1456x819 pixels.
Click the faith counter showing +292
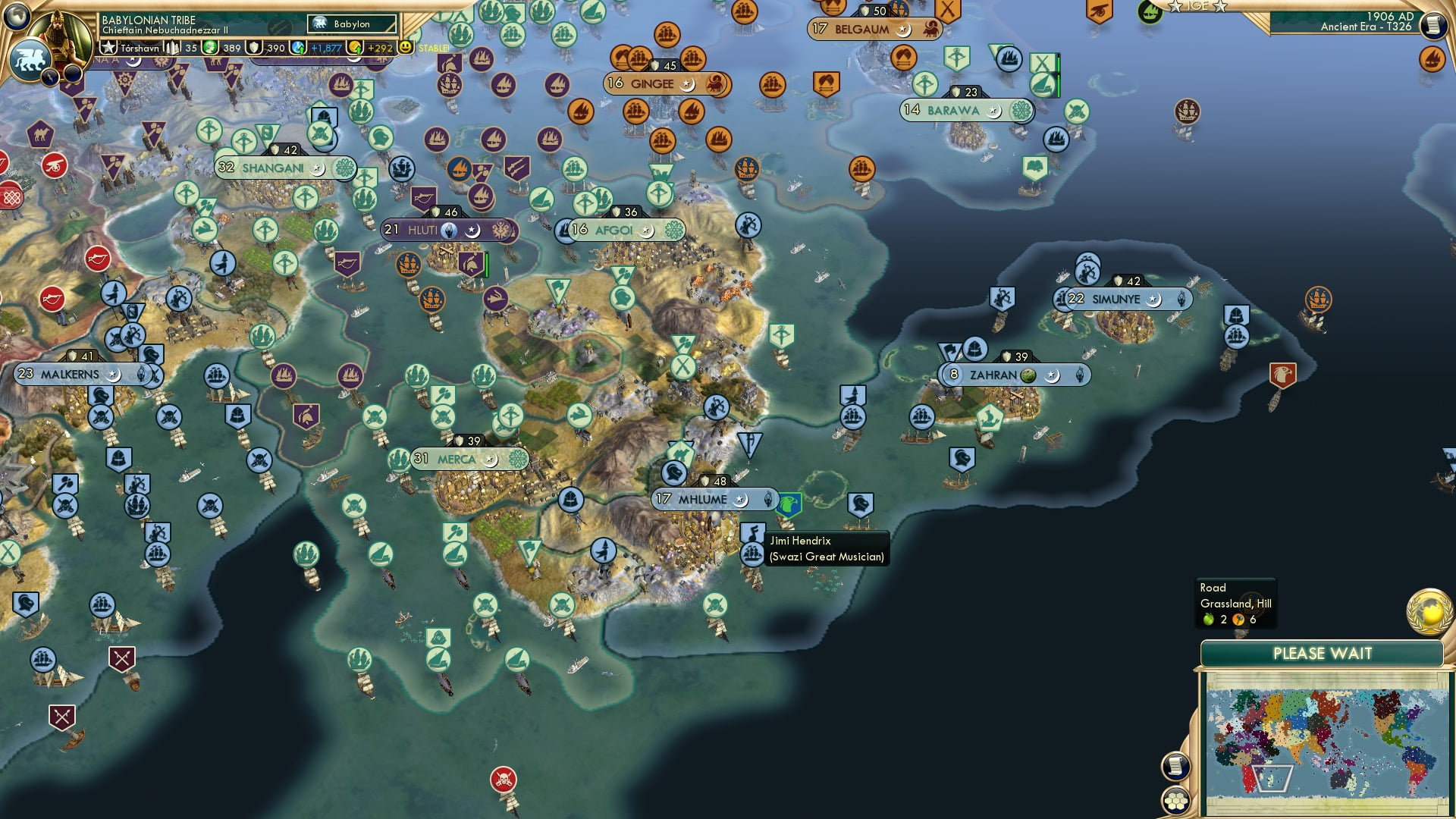pos(375,47)
